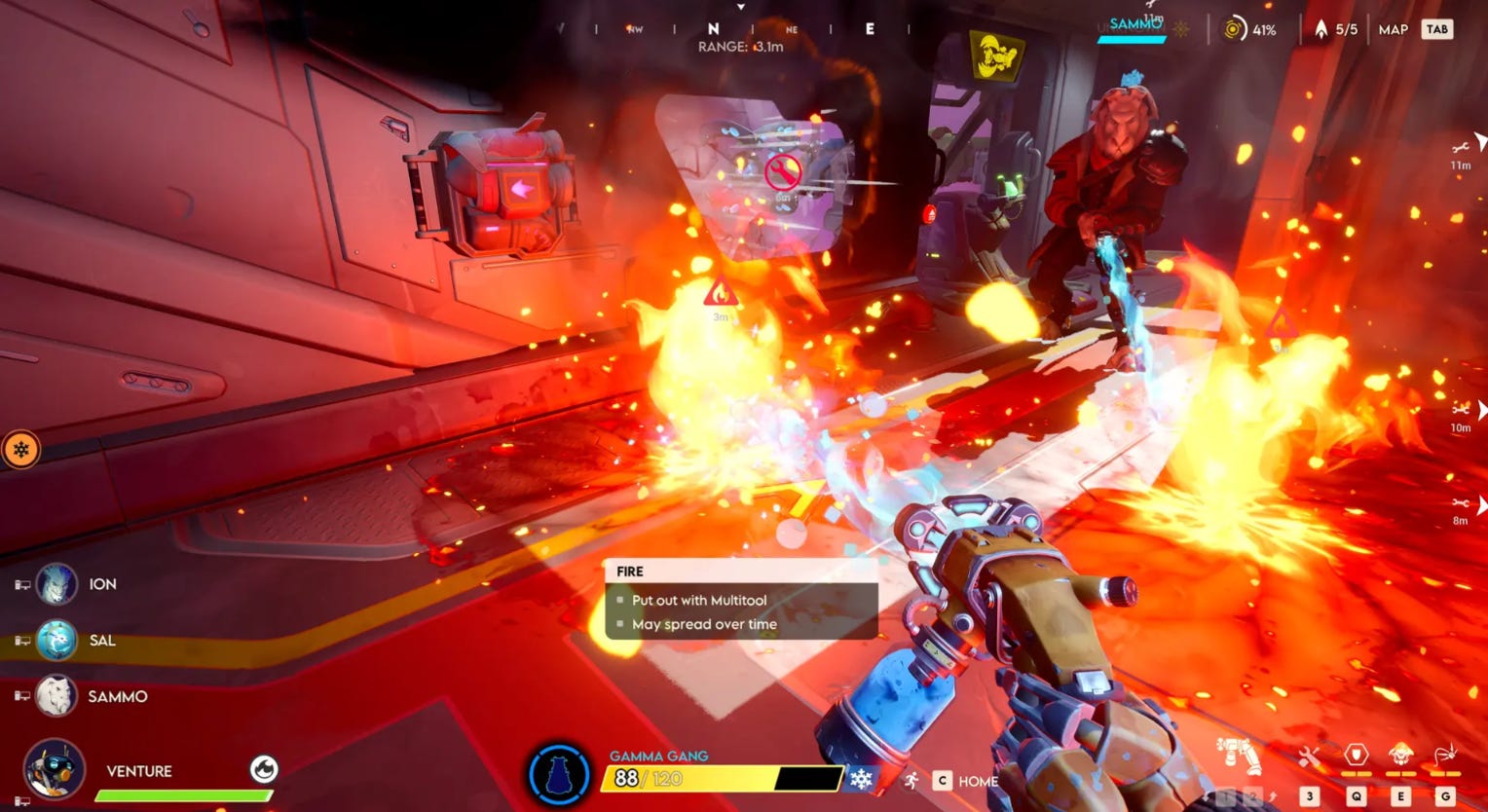
Task: Click the snowflake icon beside the health bar
Action: [x=861, y=779]
